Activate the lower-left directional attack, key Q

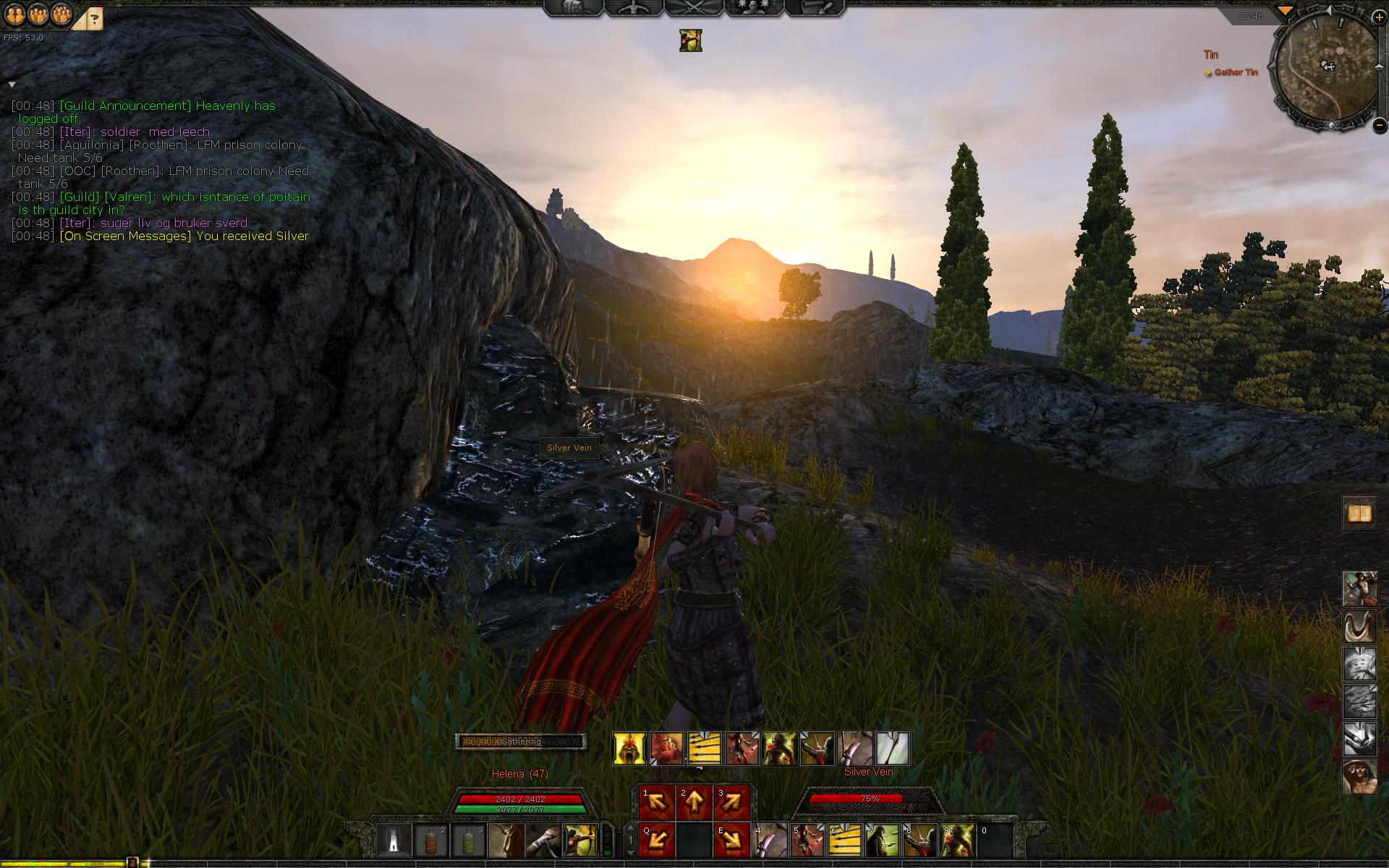[x=657, y=841]
